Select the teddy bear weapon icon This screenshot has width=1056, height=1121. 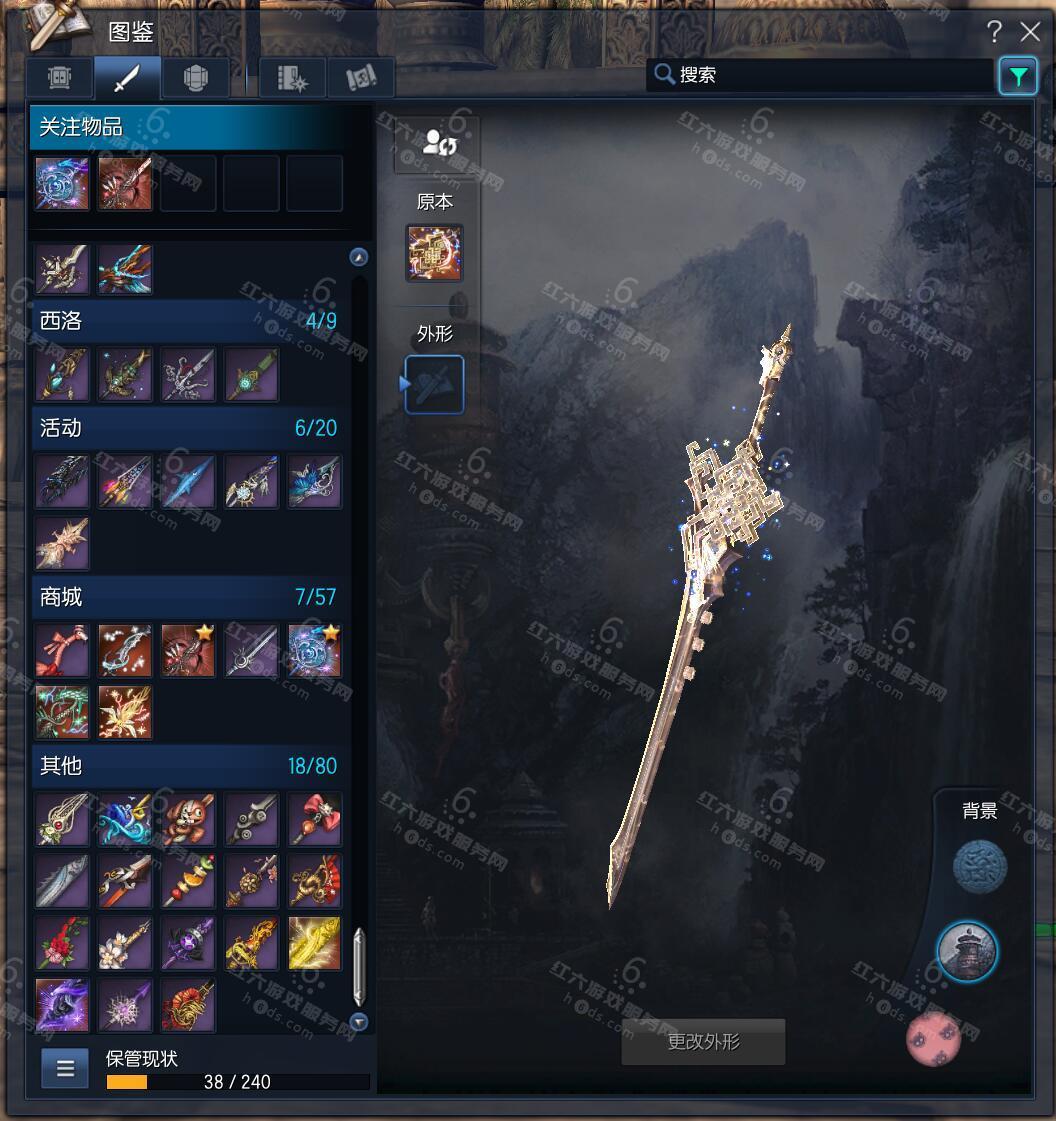[x=188, y=819]
